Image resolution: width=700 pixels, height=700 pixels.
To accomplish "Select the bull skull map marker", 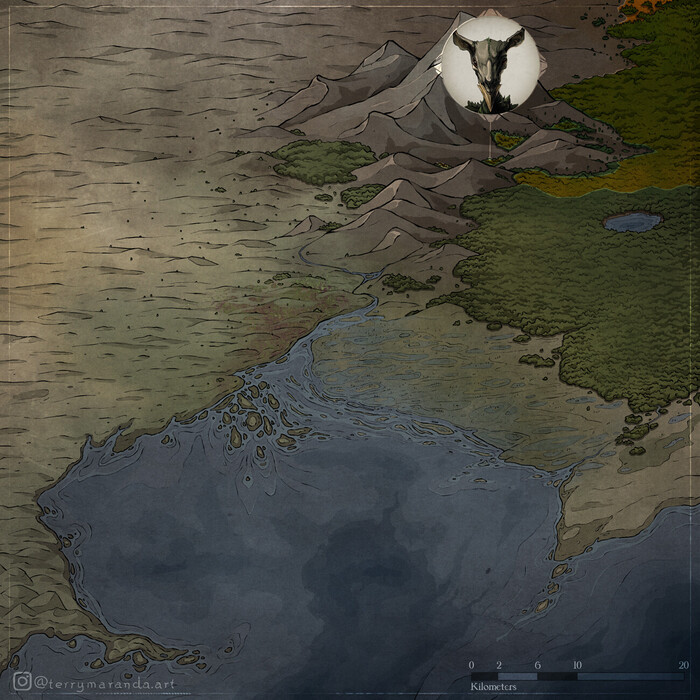I will (489, 63).
